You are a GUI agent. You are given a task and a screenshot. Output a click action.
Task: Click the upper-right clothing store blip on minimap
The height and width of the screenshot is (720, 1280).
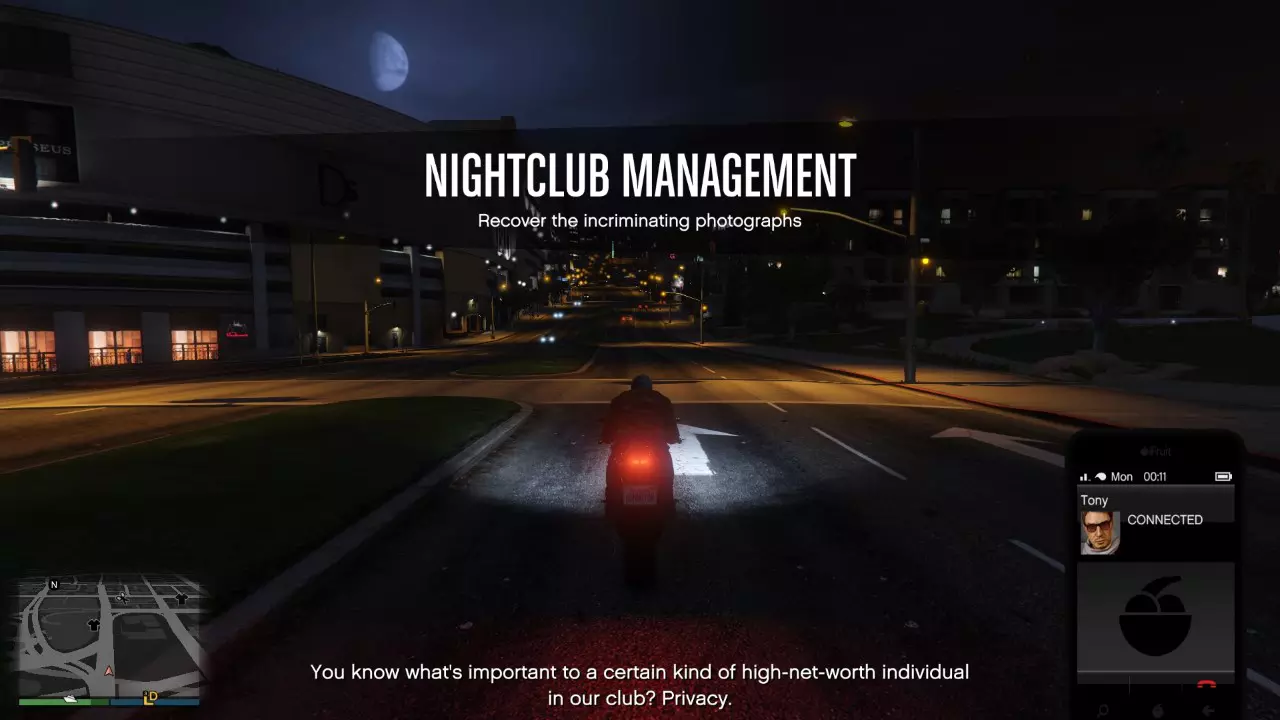[181, 599]
